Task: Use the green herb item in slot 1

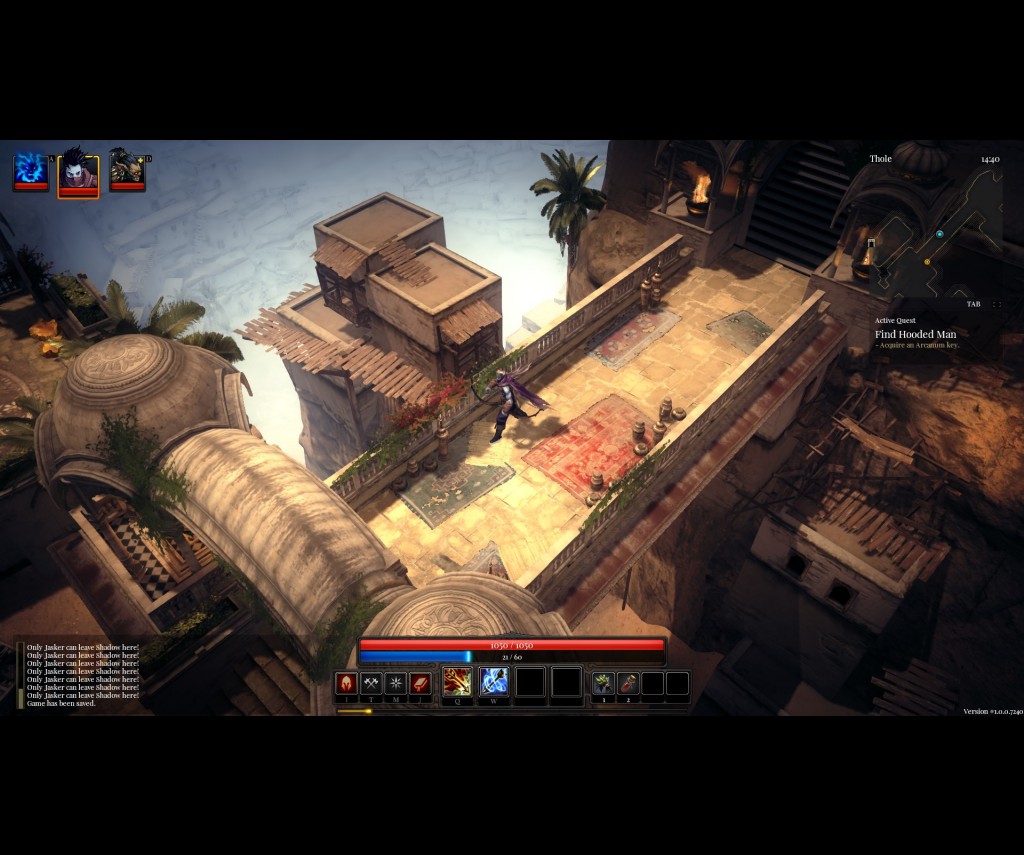Action: point(603,684)
